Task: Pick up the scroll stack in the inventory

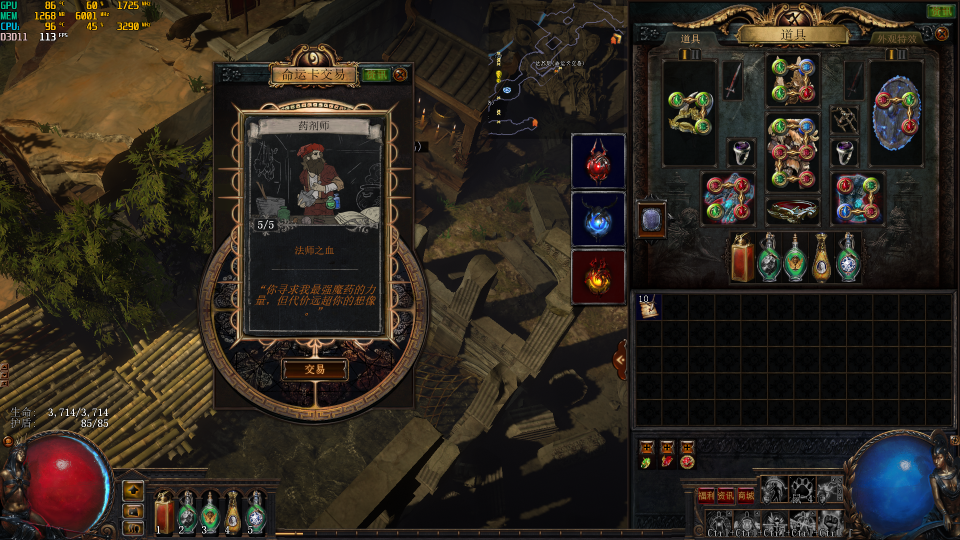Action: 648,307
